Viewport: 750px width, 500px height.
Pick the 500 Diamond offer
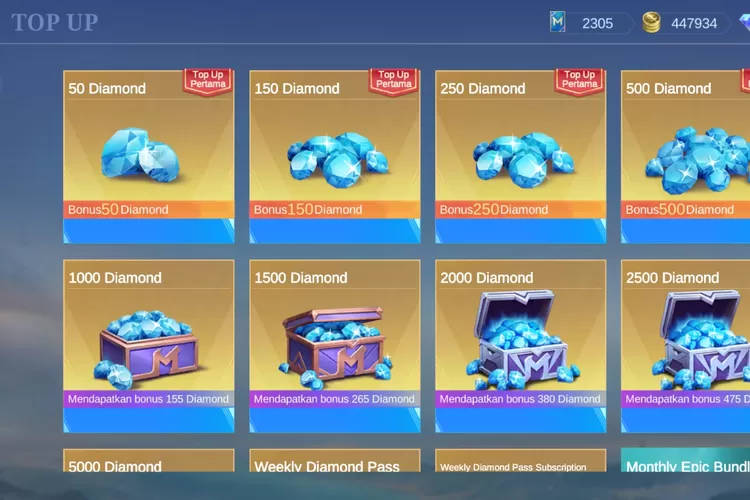tap(686, 156)
